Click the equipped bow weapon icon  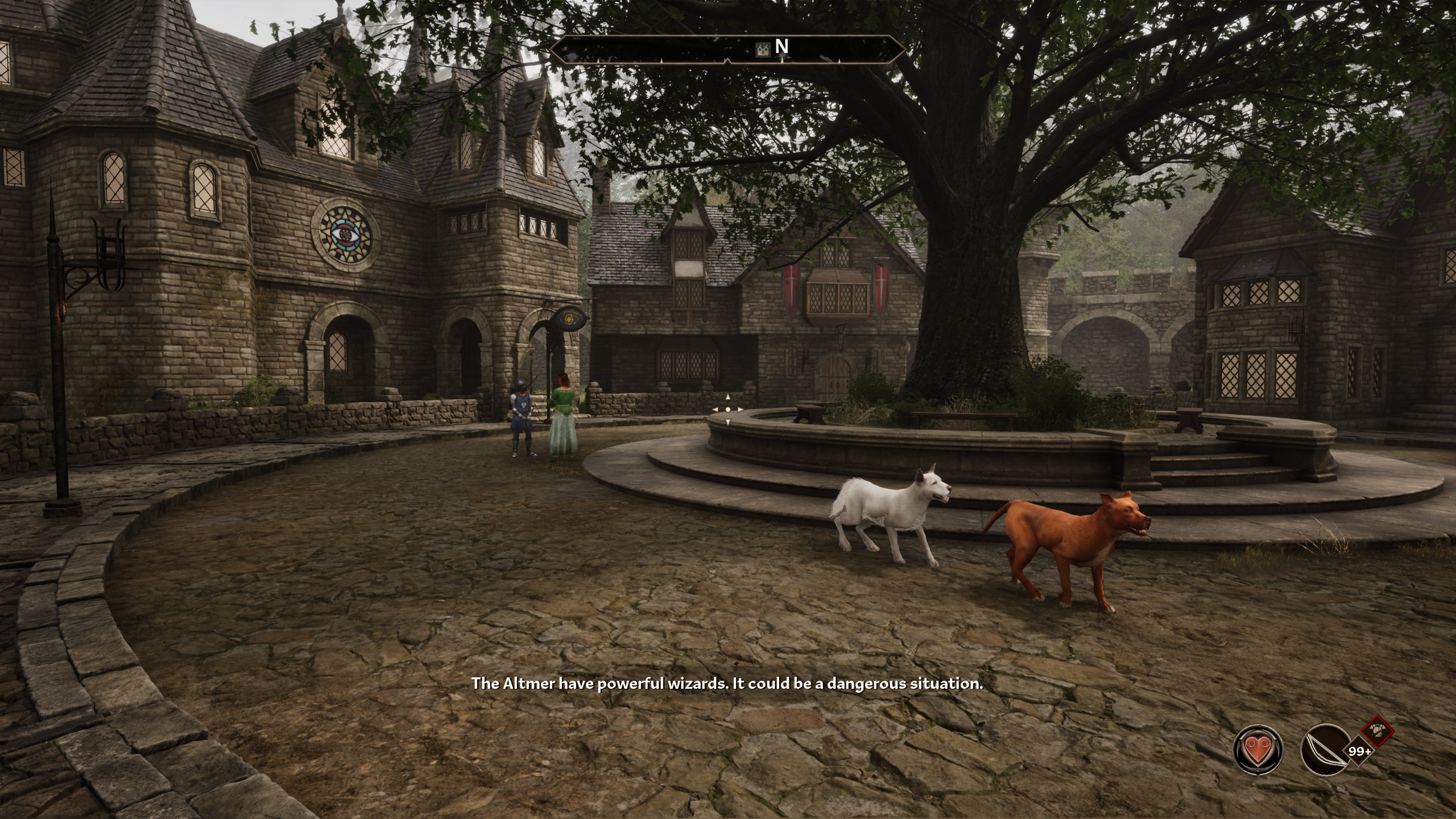point(1325,749)
